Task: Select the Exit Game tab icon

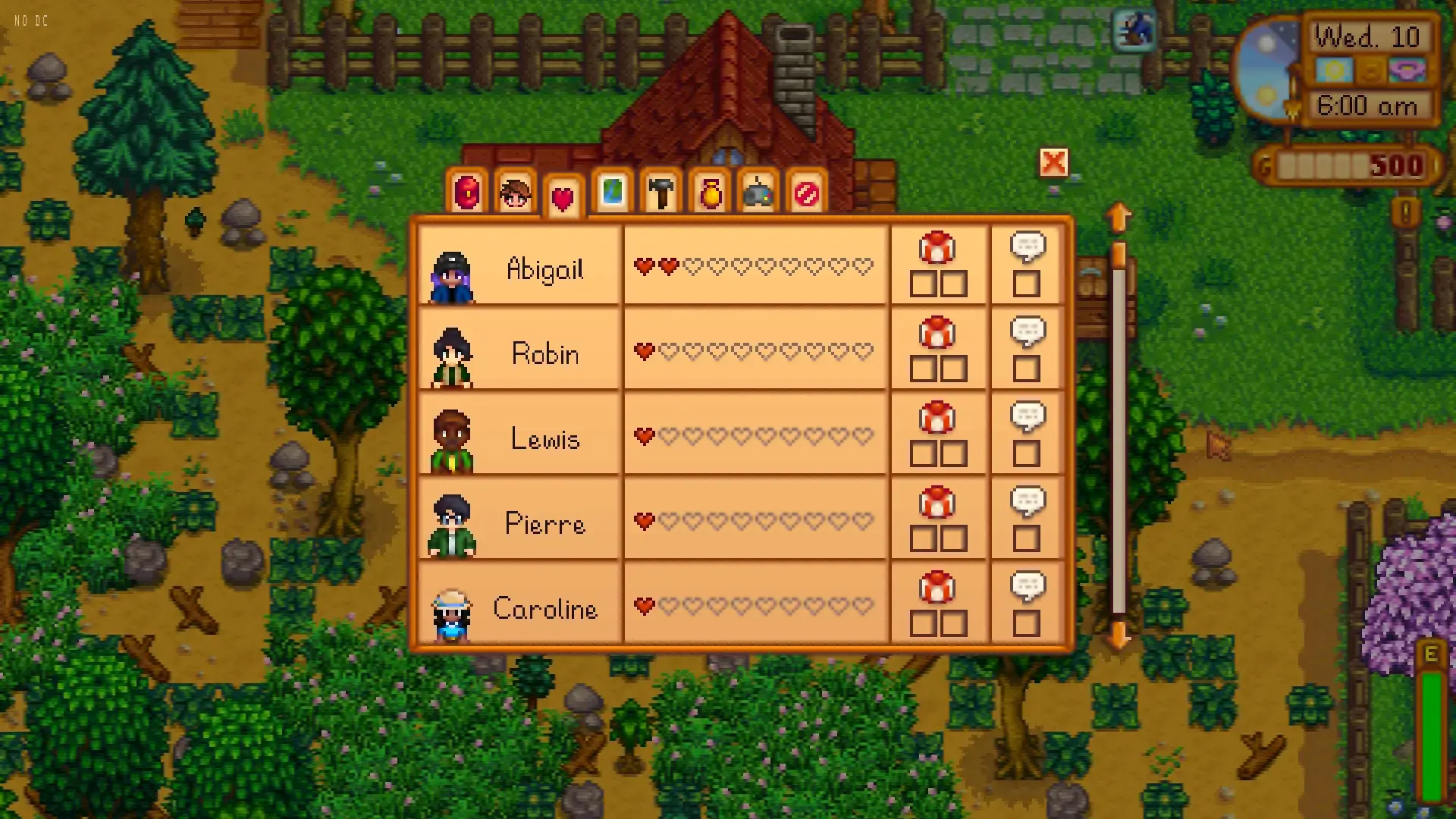Action: [807, 192]
